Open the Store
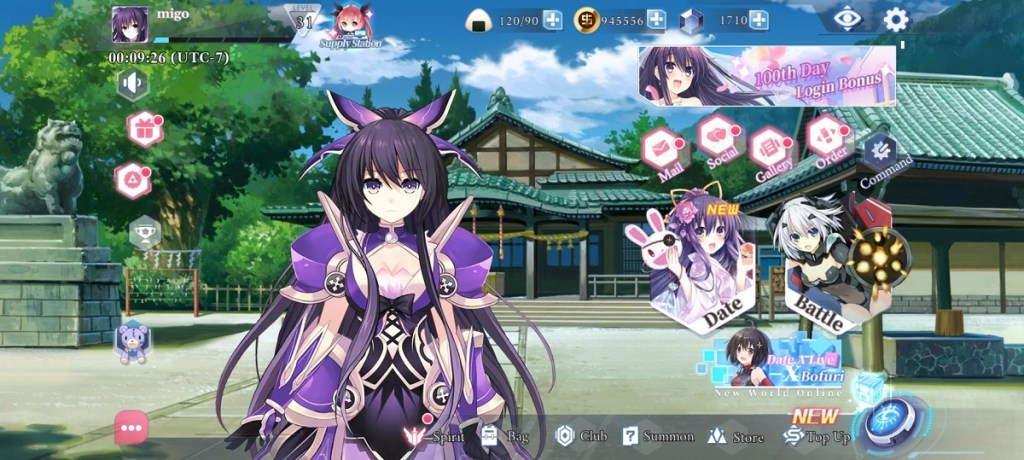This screenshot has height=460, width=1024. 735,436
